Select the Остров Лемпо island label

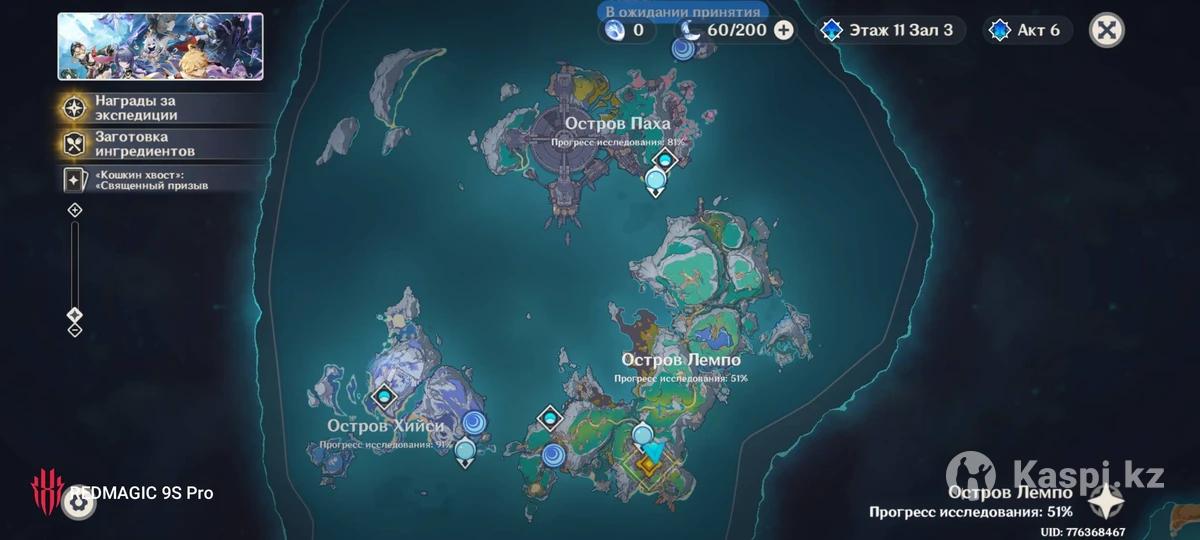point(681,359)
